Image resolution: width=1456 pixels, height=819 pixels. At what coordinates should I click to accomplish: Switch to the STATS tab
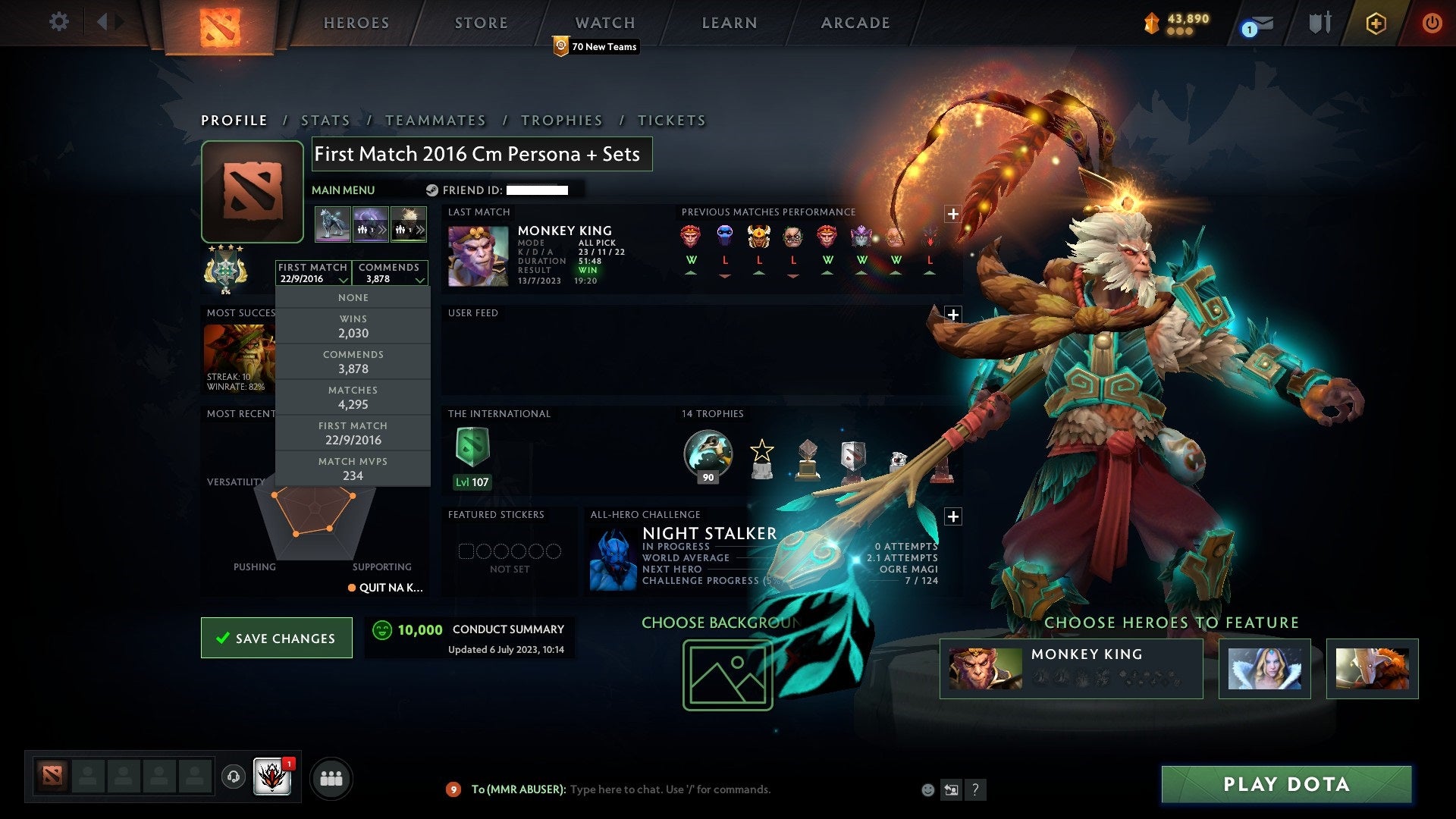325,120
